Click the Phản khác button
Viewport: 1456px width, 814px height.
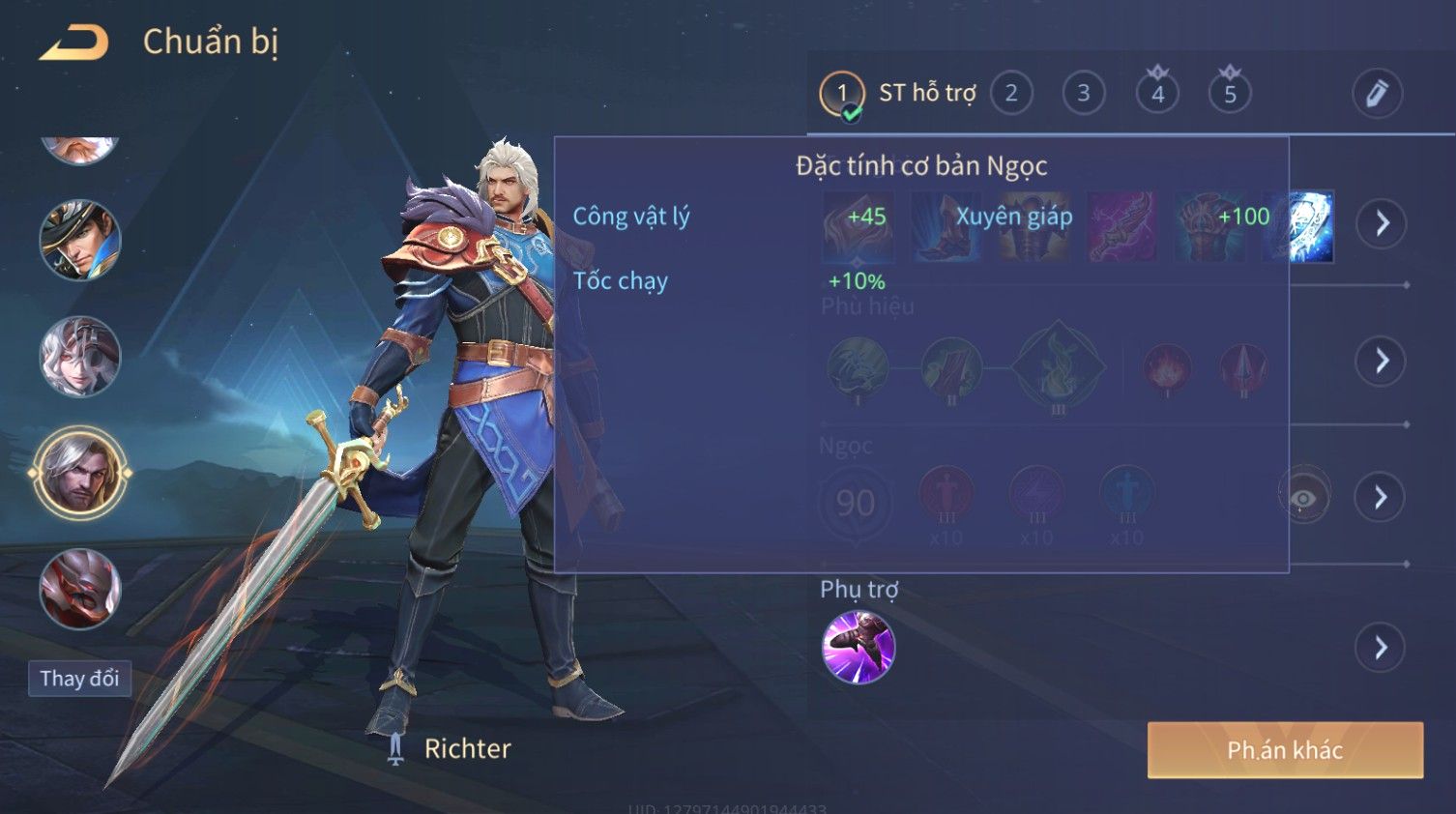point(1285,750)
